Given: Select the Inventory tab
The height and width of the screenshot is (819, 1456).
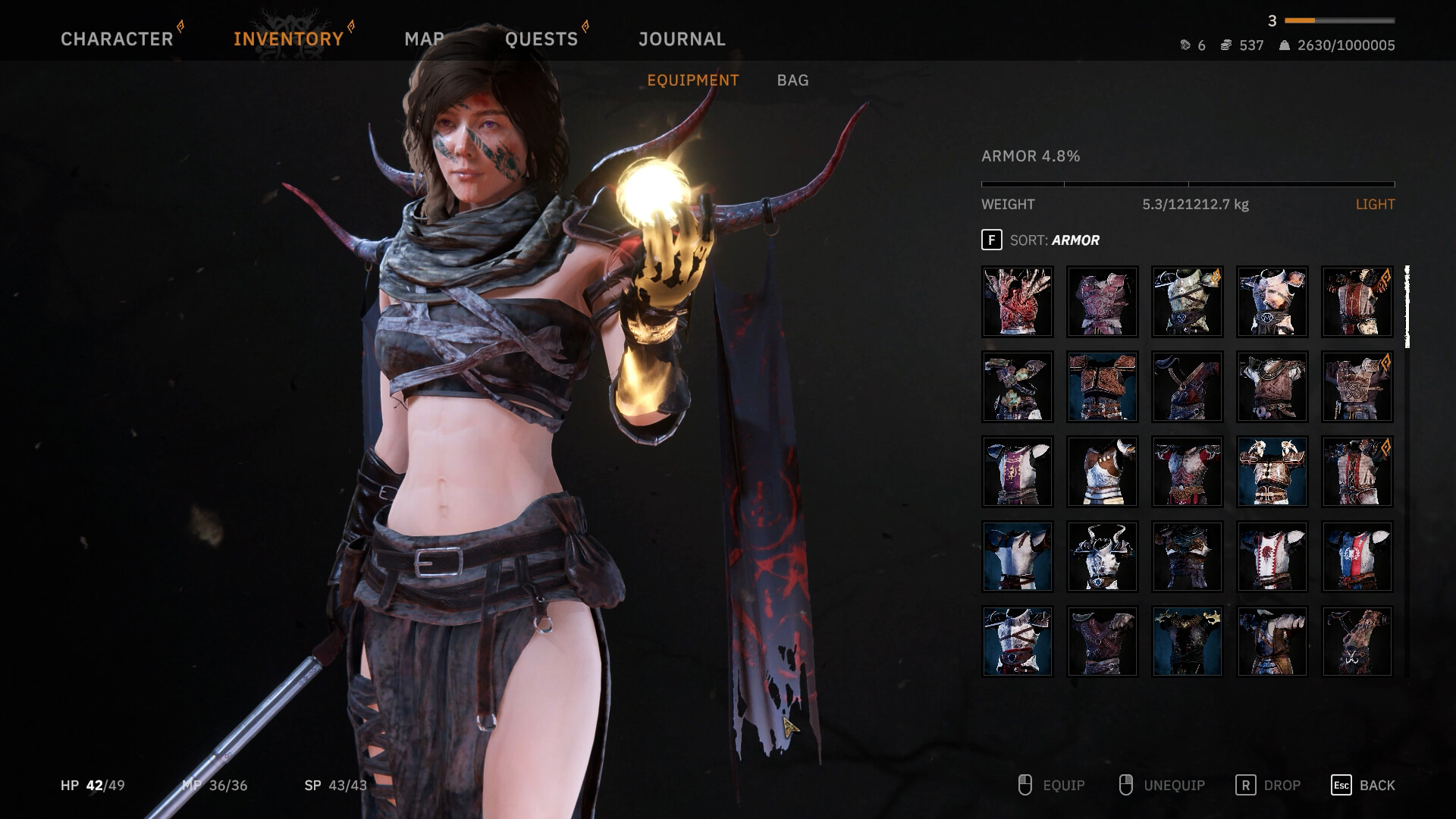Looking at the screenshot, I should click(x=288, y=39).
